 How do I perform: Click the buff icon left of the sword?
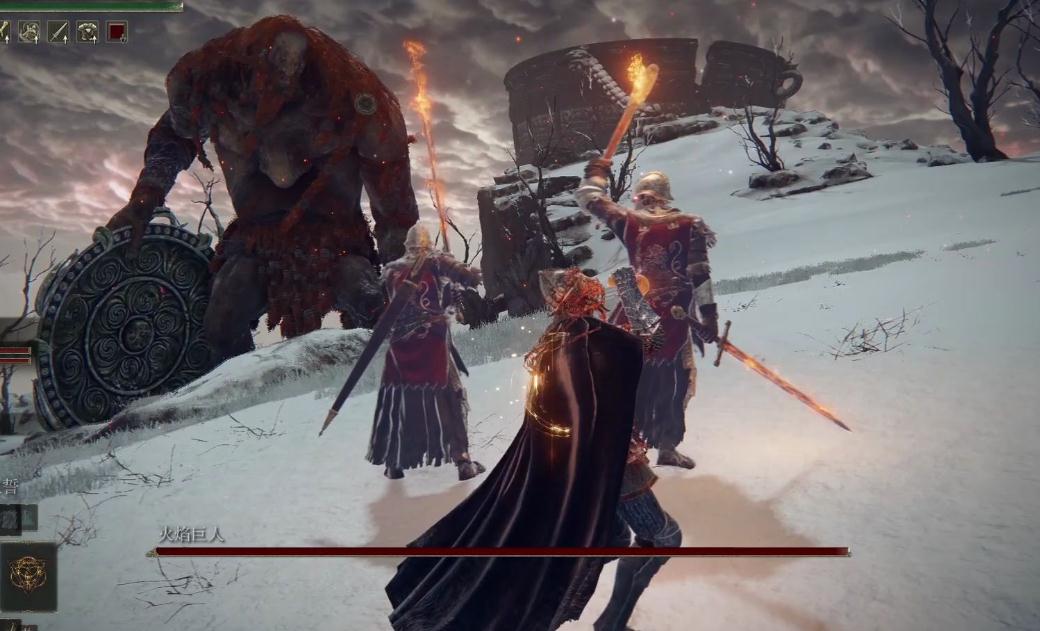point(29,32)
